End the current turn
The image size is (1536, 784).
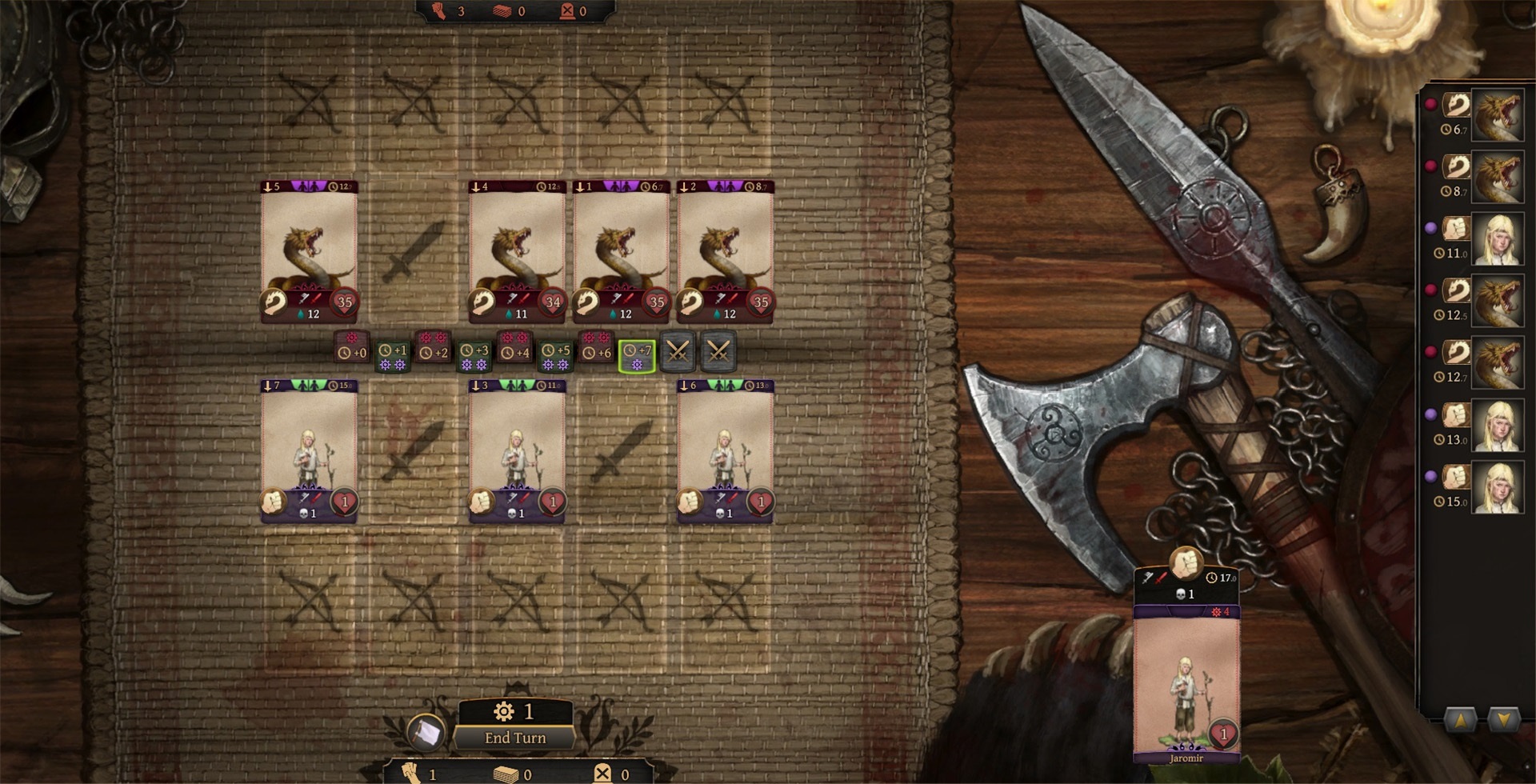[x=515, y=738]
